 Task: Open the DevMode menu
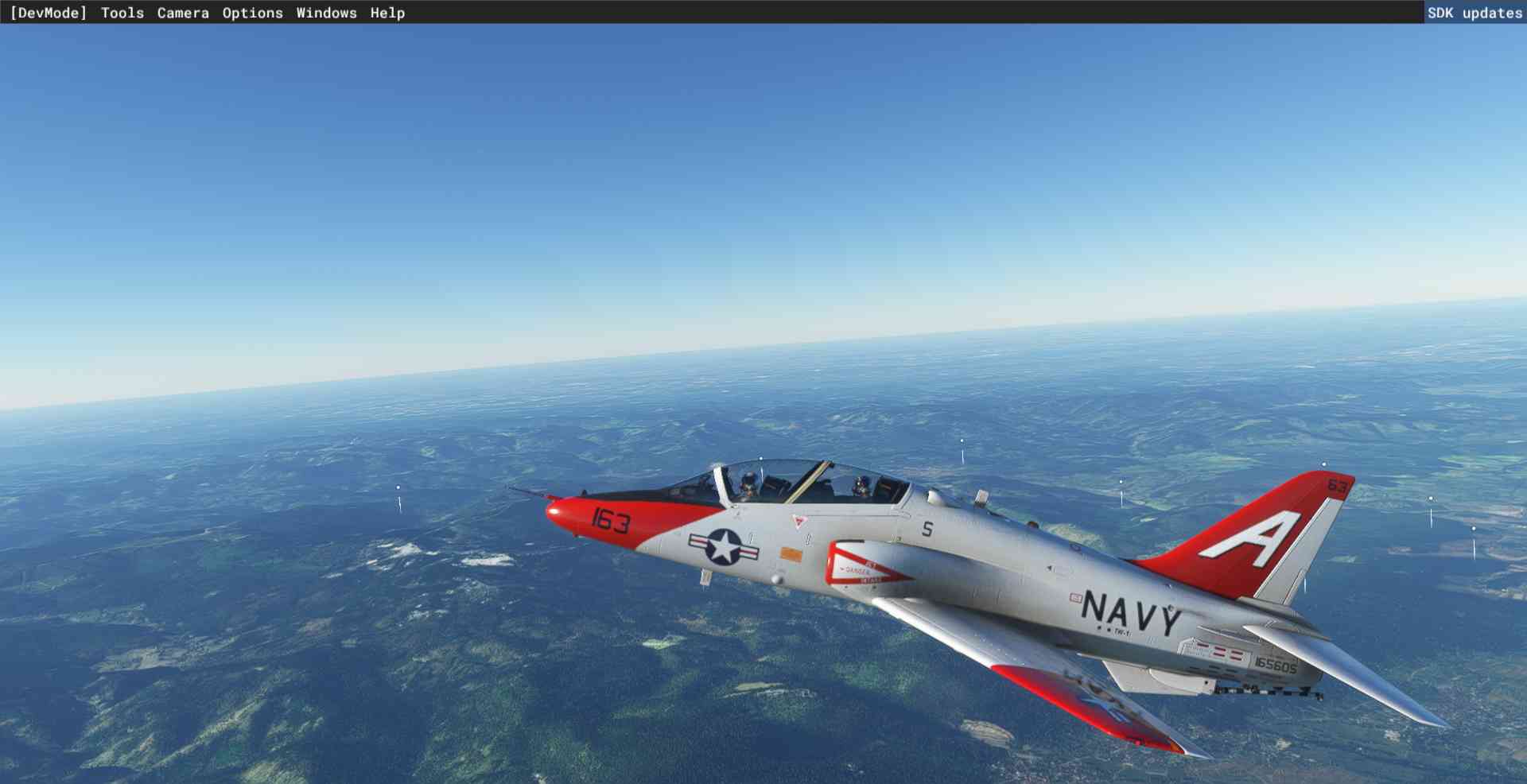pyautogui.click(x=48, y=13)
